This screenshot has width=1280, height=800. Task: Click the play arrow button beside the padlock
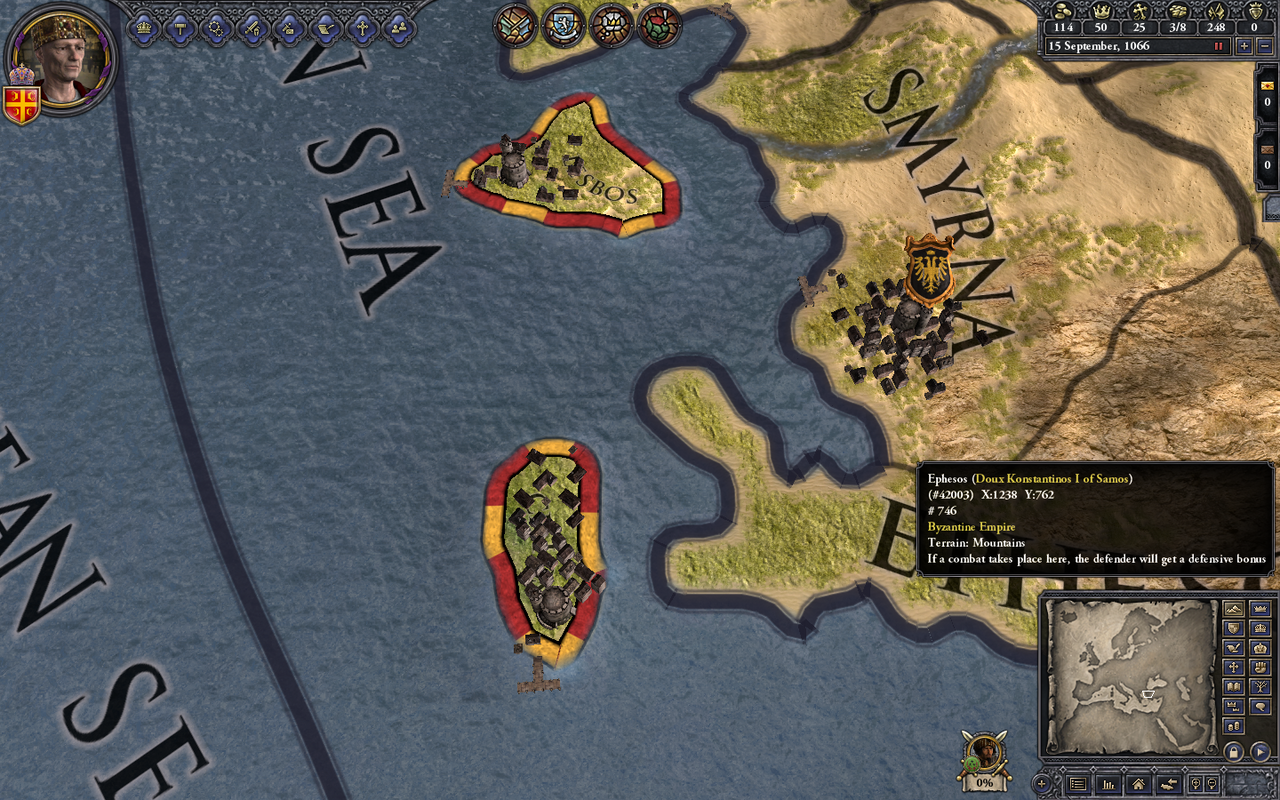coord(1260,751)
